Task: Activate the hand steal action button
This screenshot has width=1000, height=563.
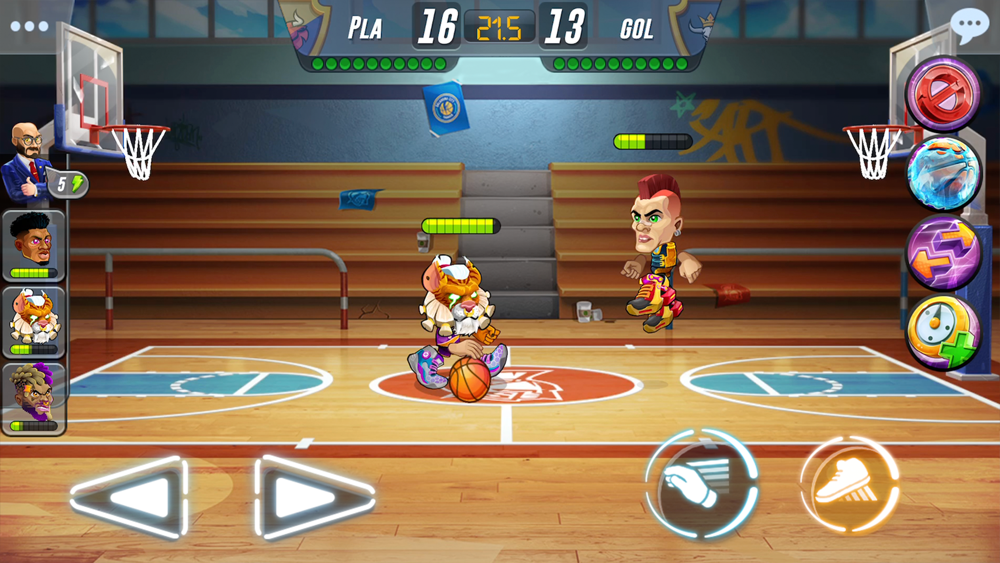Action: 700,484
